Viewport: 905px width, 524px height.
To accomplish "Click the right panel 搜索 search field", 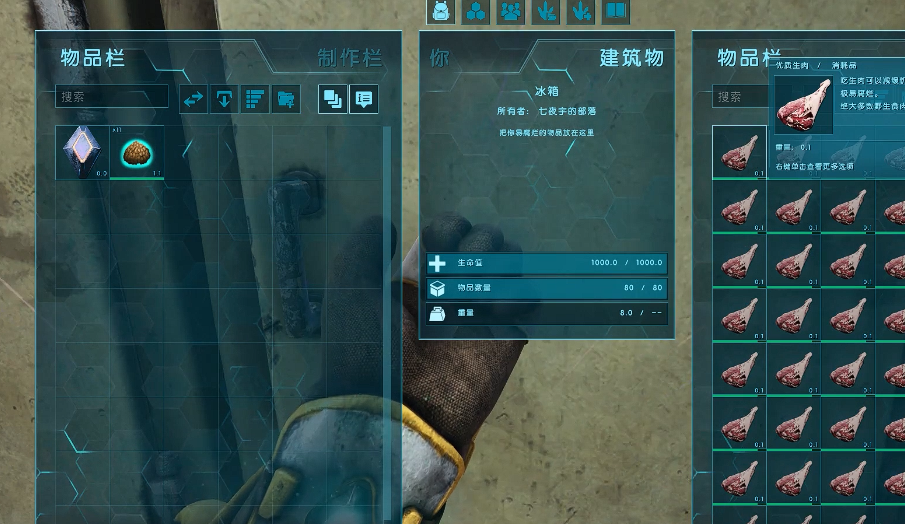I will (741, 97).
